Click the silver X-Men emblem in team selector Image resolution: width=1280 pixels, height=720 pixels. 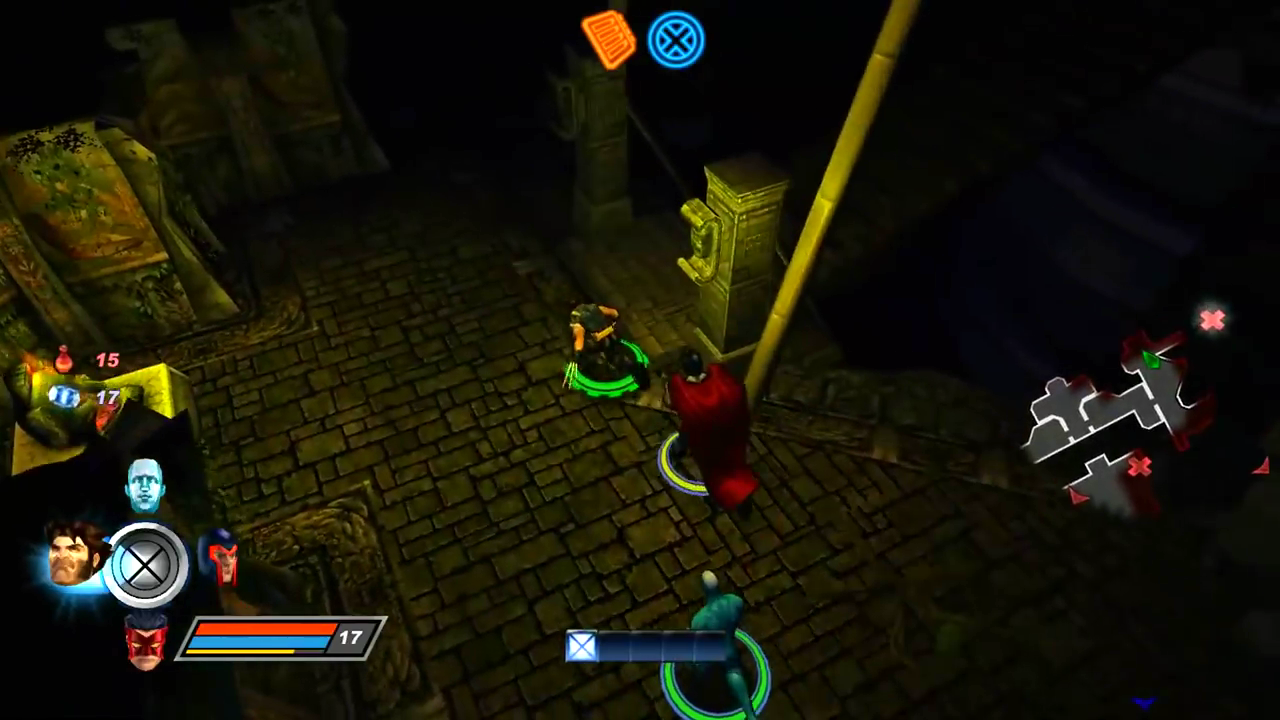(x=146, y=566)
